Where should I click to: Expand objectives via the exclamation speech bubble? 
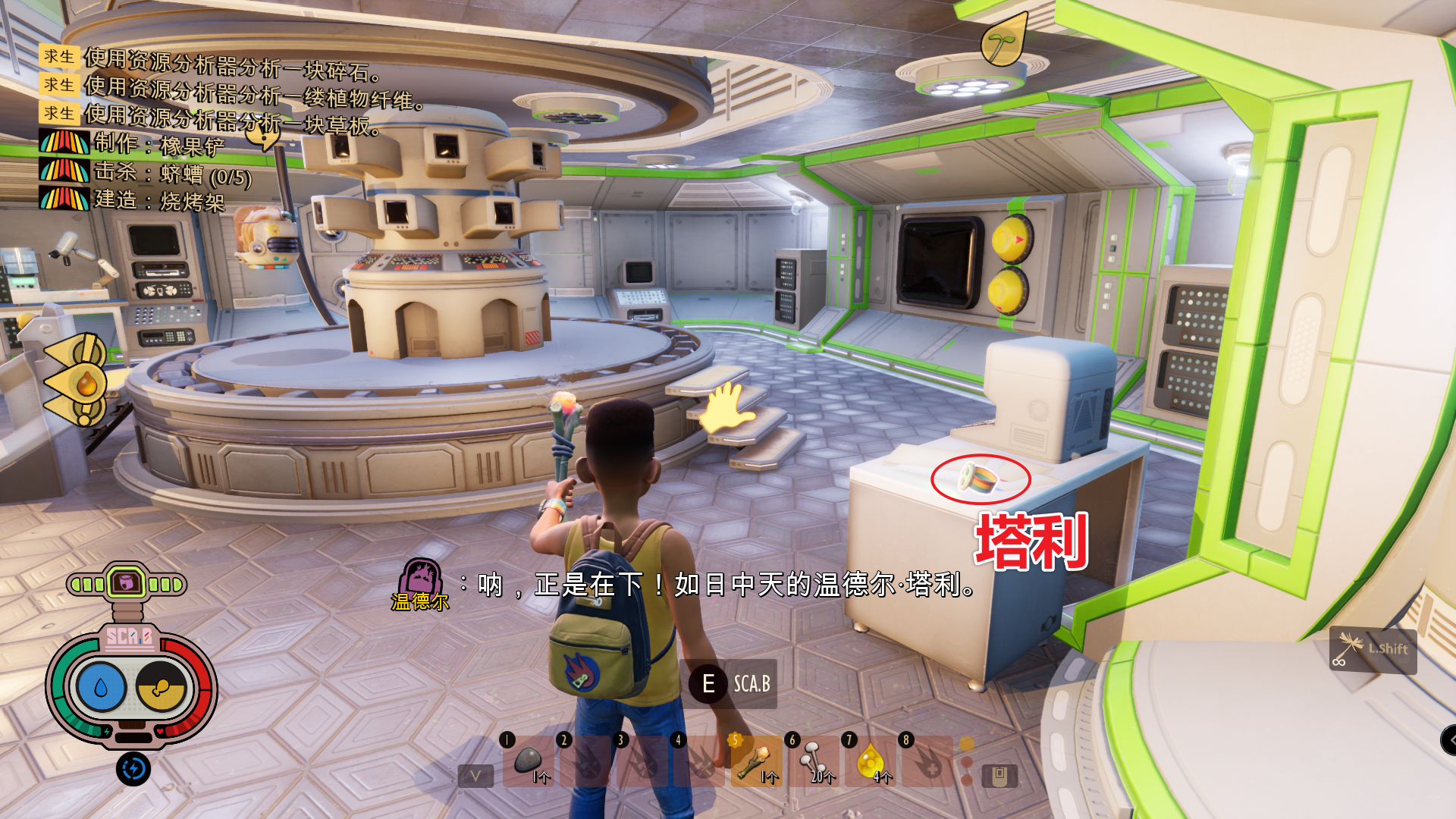[265, 136]
